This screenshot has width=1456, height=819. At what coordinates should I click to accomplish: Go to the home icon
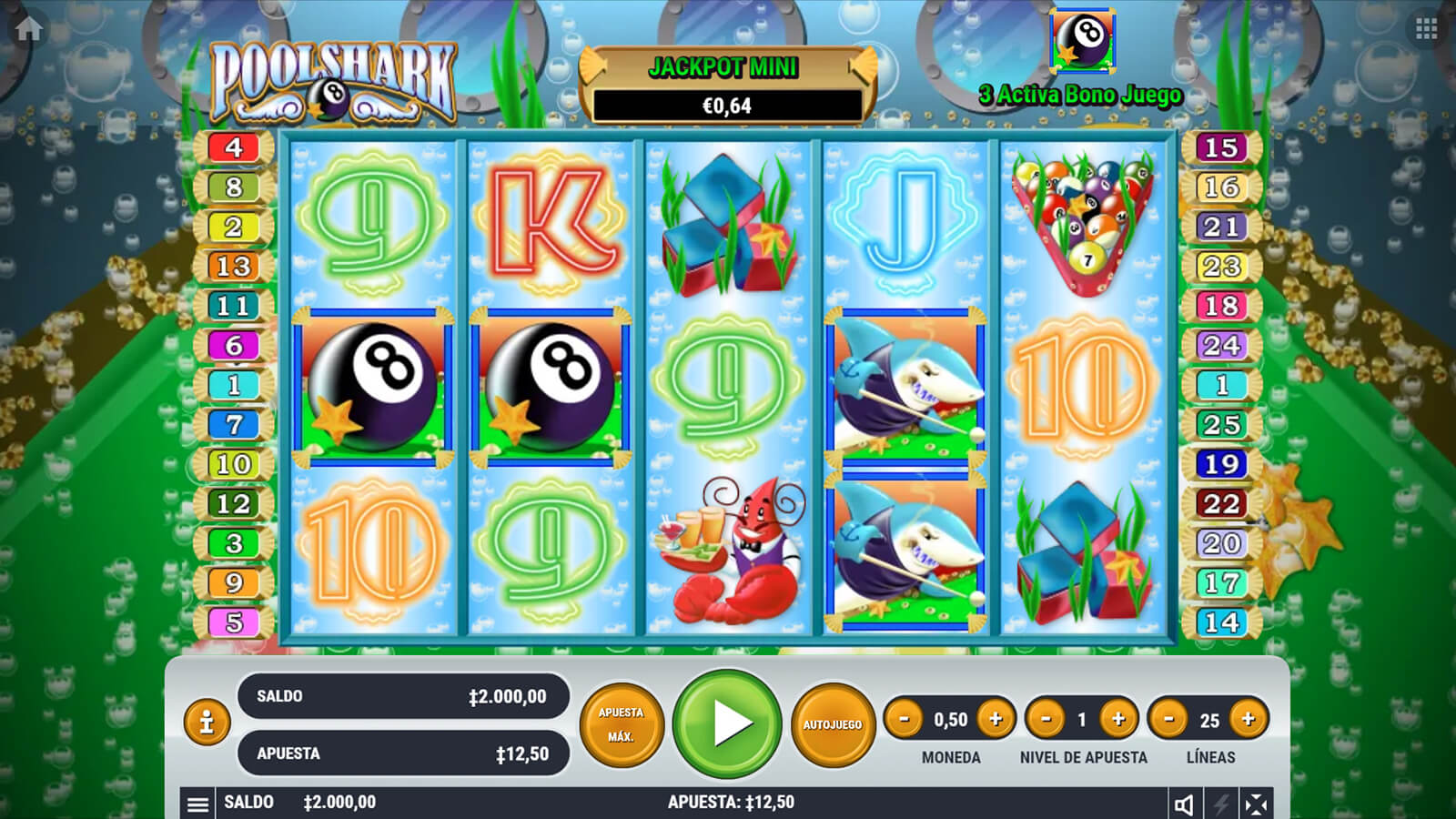pos(28,28)
